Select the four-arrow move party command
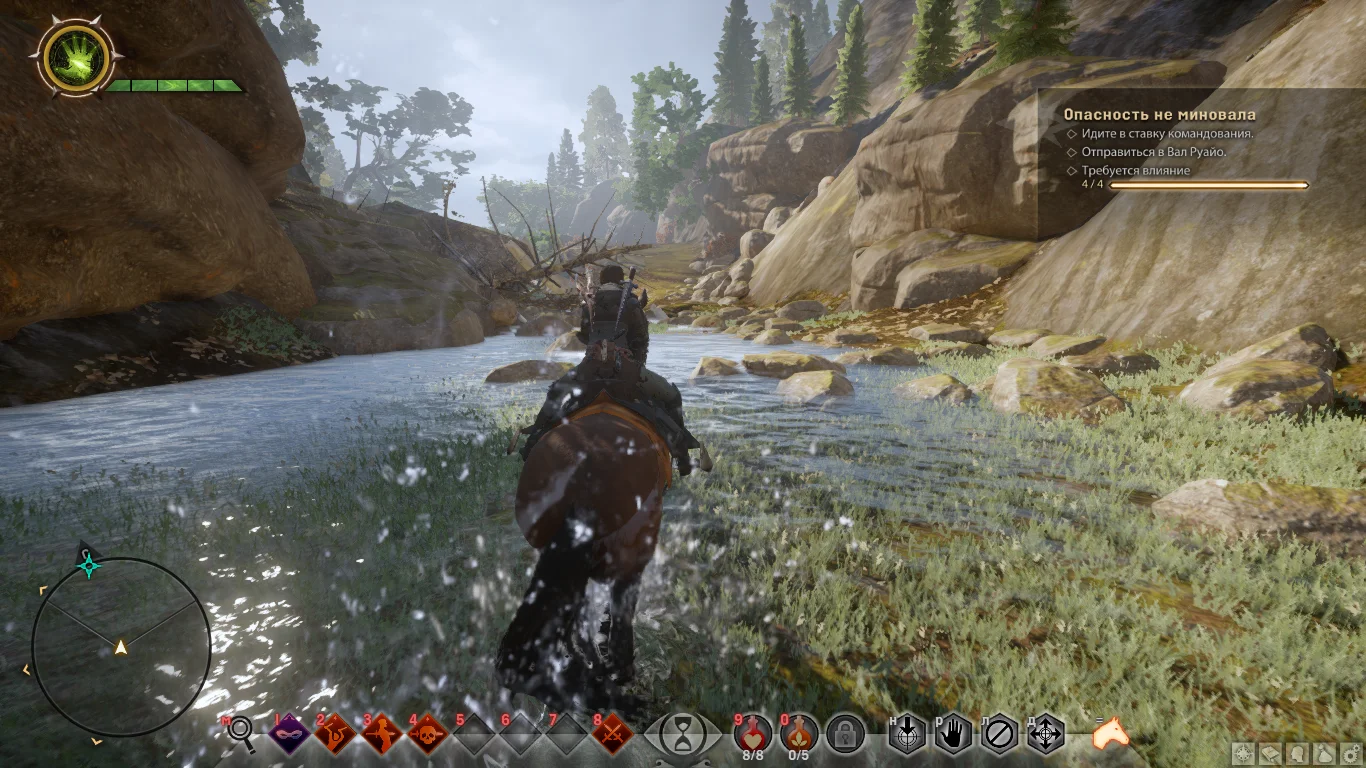 (x=1046, y=734)
